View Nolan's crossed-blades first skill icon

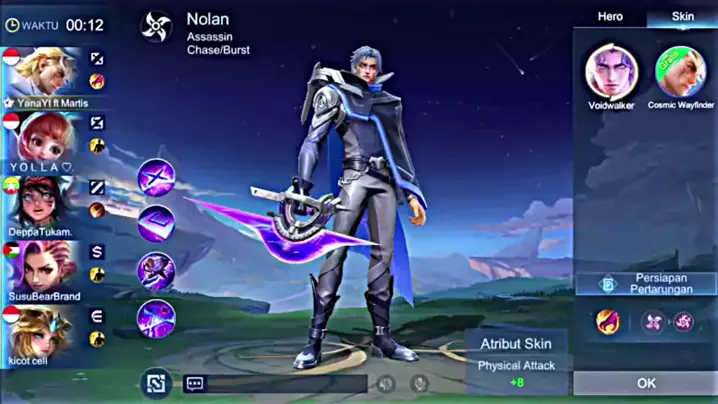pos(156,177)
